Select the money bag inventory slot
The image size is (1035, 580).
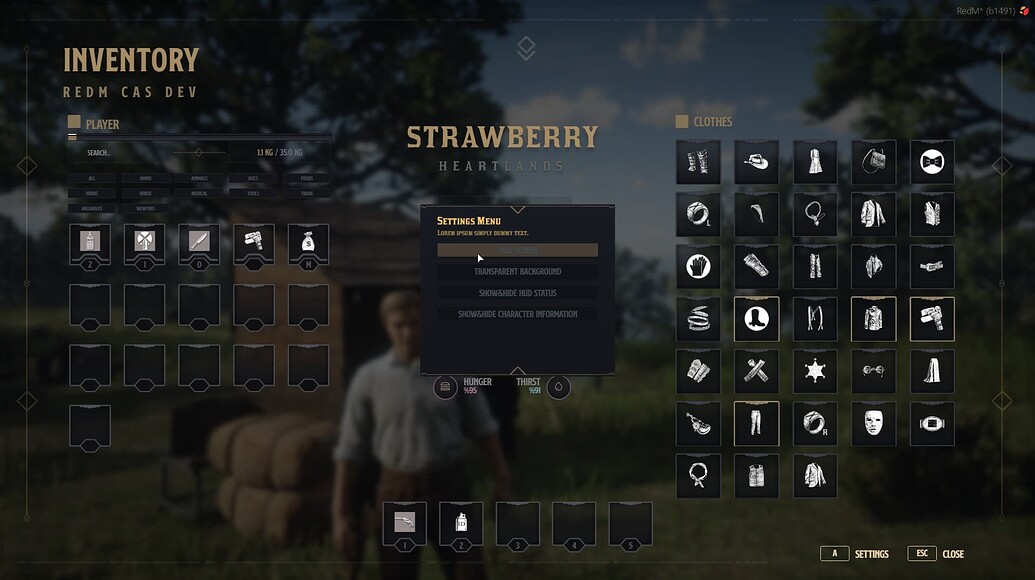(x=308, y=242)
